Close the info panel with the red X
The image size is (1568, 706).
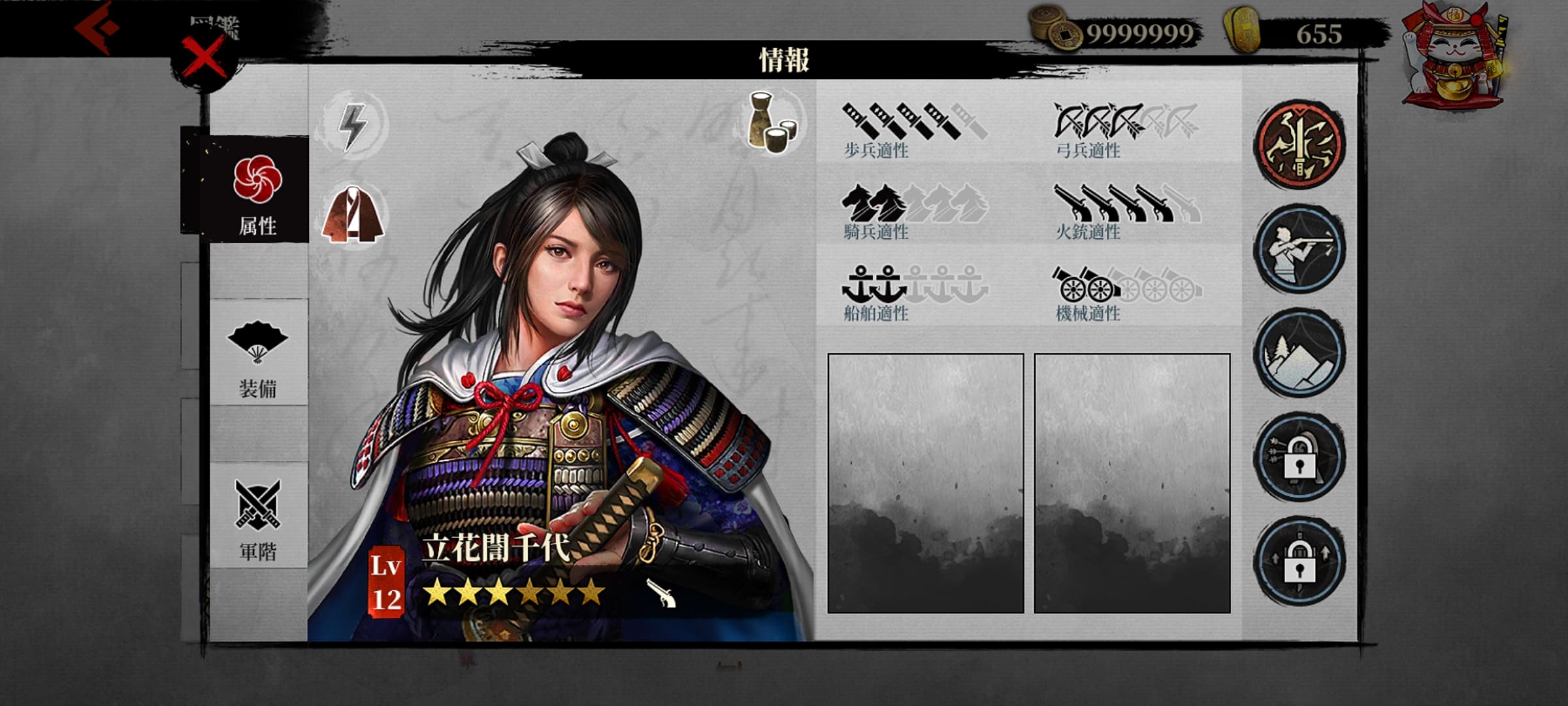pyautogui.click(x=203, y=58)
